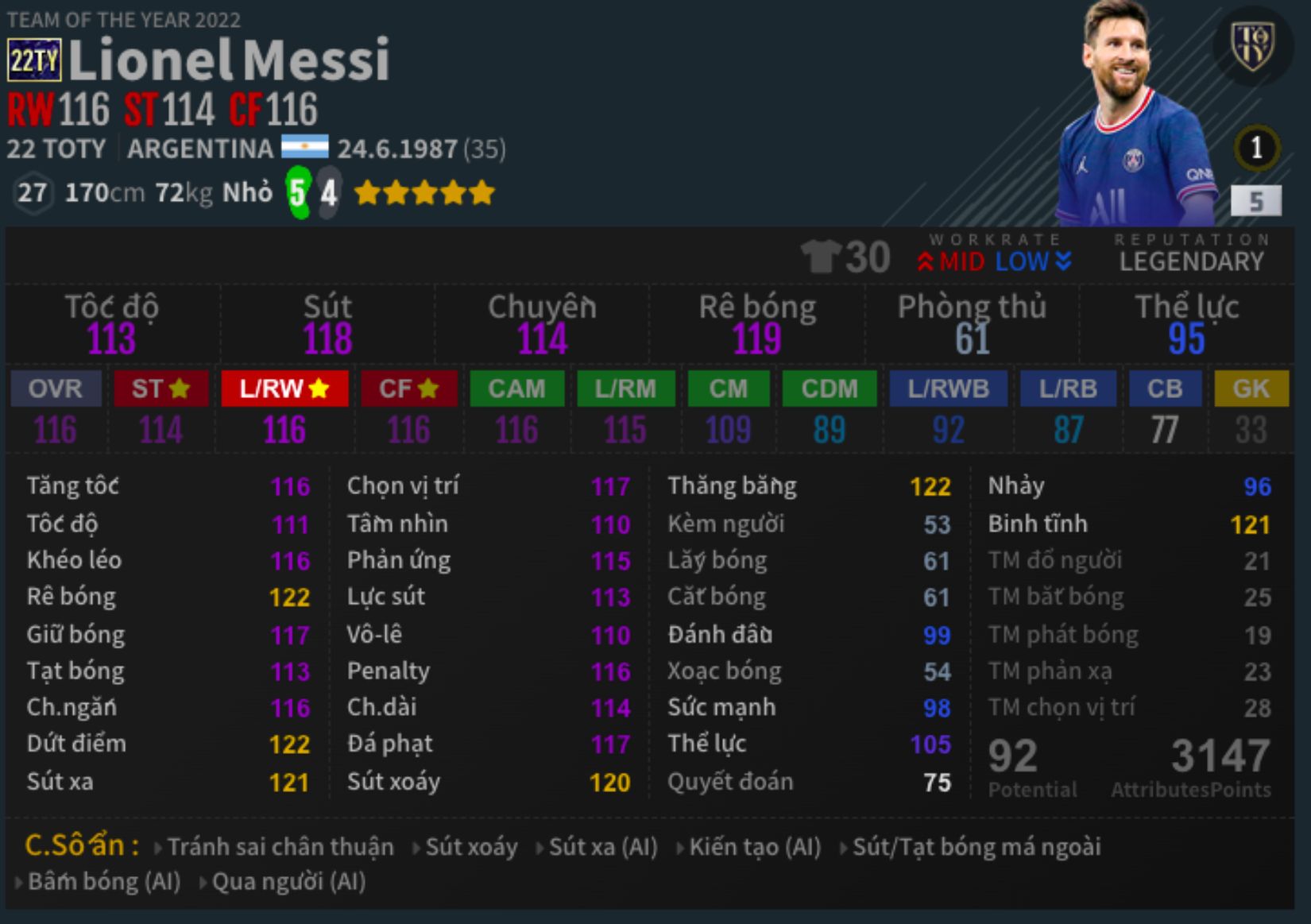Expand the Kiến tạo (AI) hidden trait
The image size is (1311, 924).
click(x=755, y=847)
